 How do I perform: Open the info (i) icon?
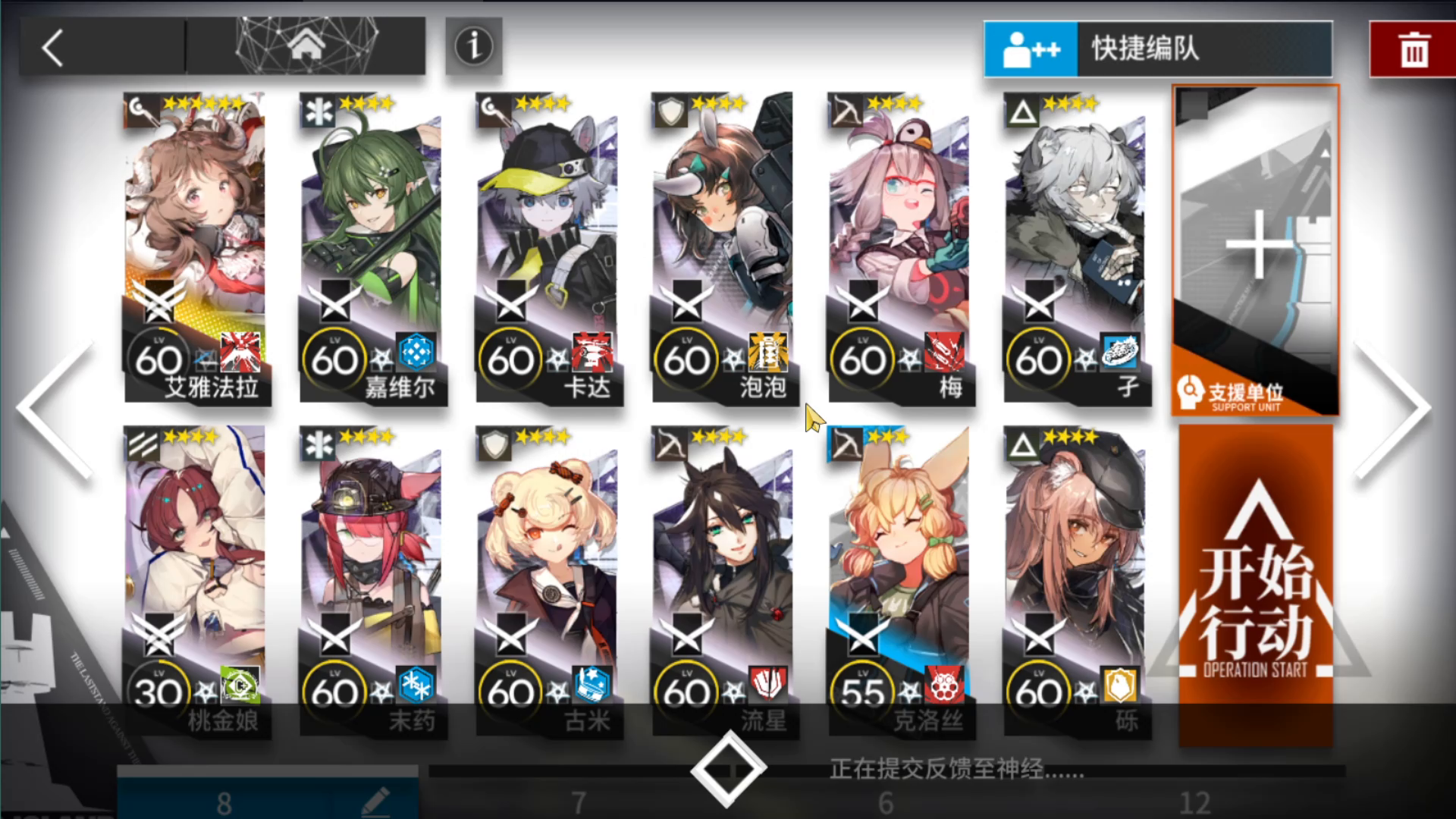pyautogui.click(x=472, y=47)
